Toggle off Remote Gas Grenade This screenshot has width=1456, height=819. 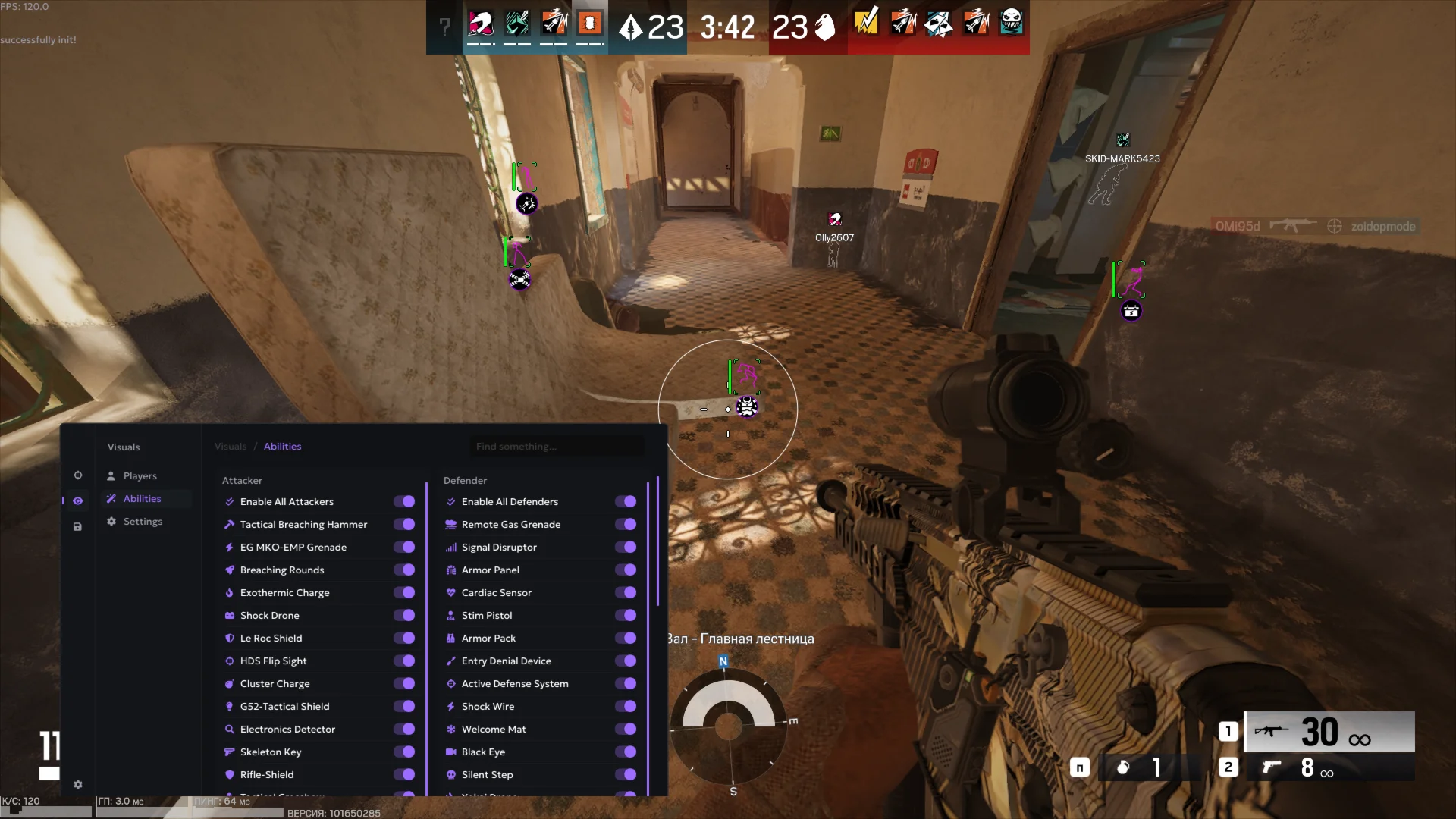626,524
